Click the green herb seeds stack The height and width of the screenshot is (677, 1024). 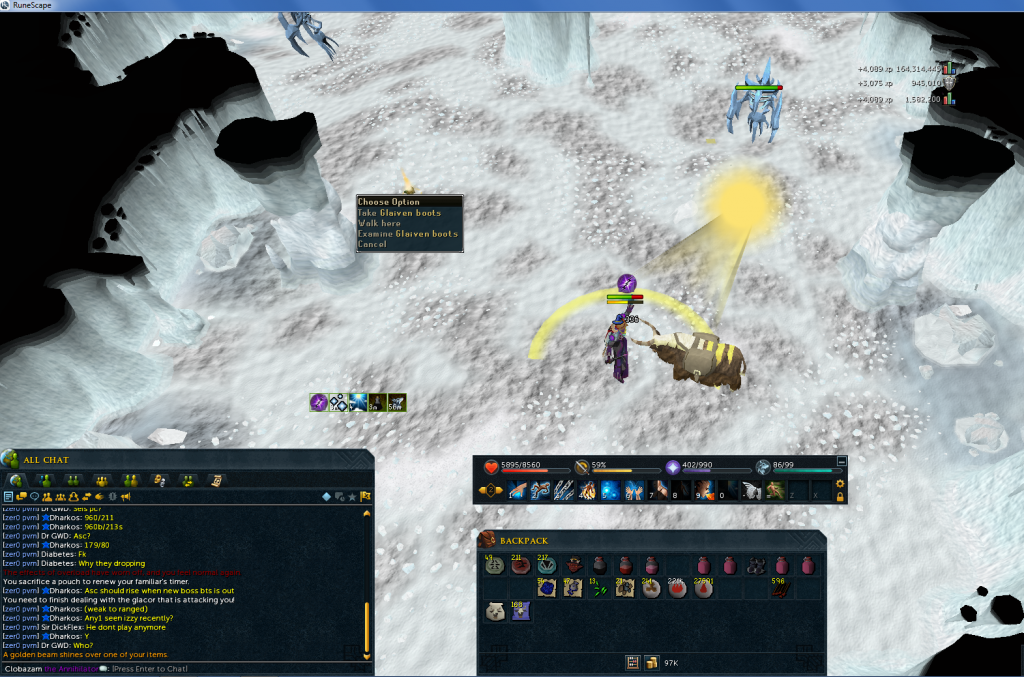(x=597, y=589)
